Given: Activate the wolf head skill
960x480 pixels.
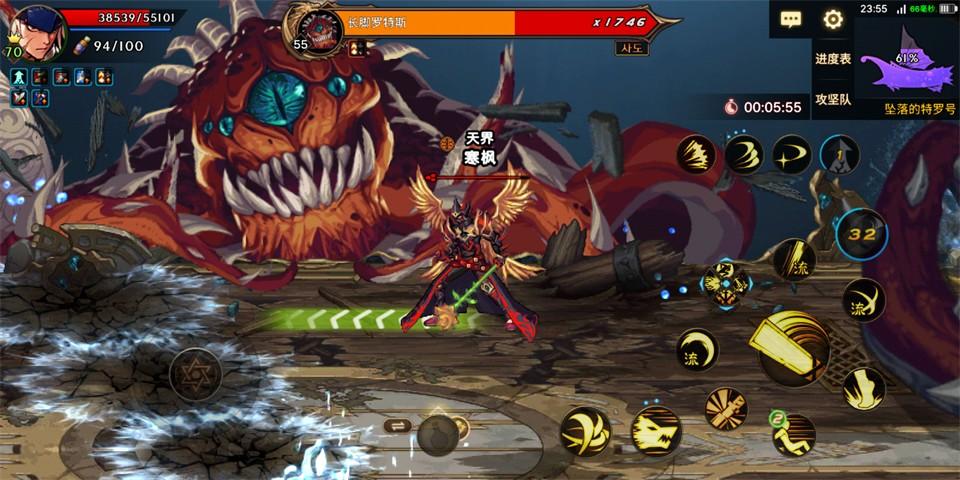Looking at the screenshot, I should pos(656,430).
